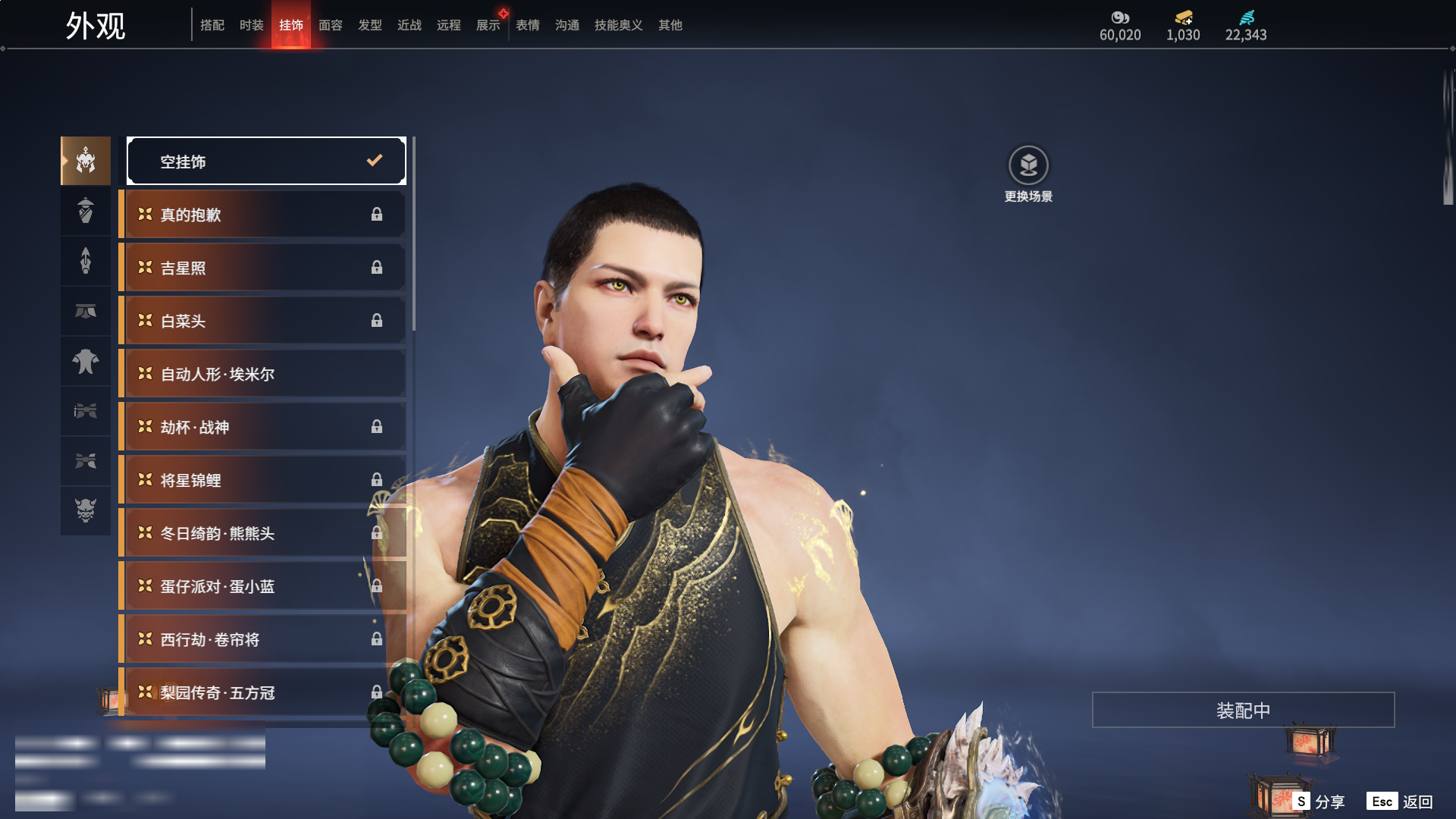Pick the 白菜头 accessory

[x=262, y=321]
